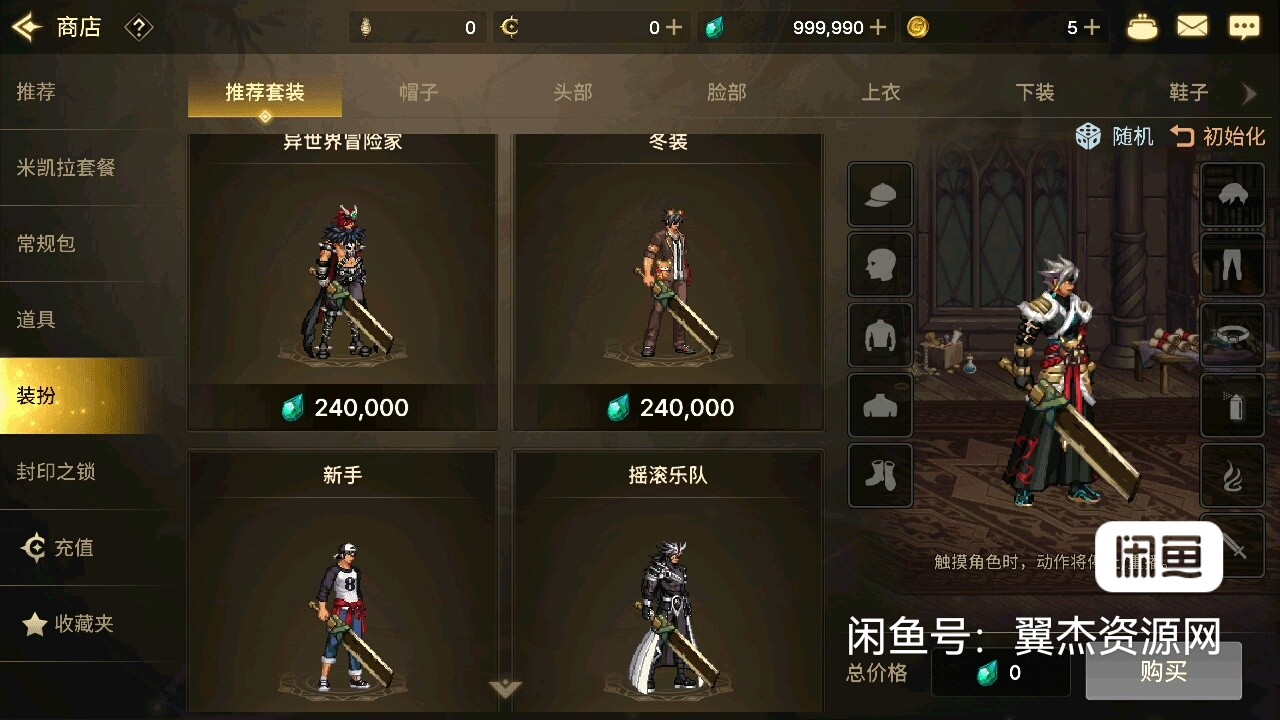Viewport: 1280px width, 720px height.
Task: Select the hair slot icon
Action: (1232, 195)
